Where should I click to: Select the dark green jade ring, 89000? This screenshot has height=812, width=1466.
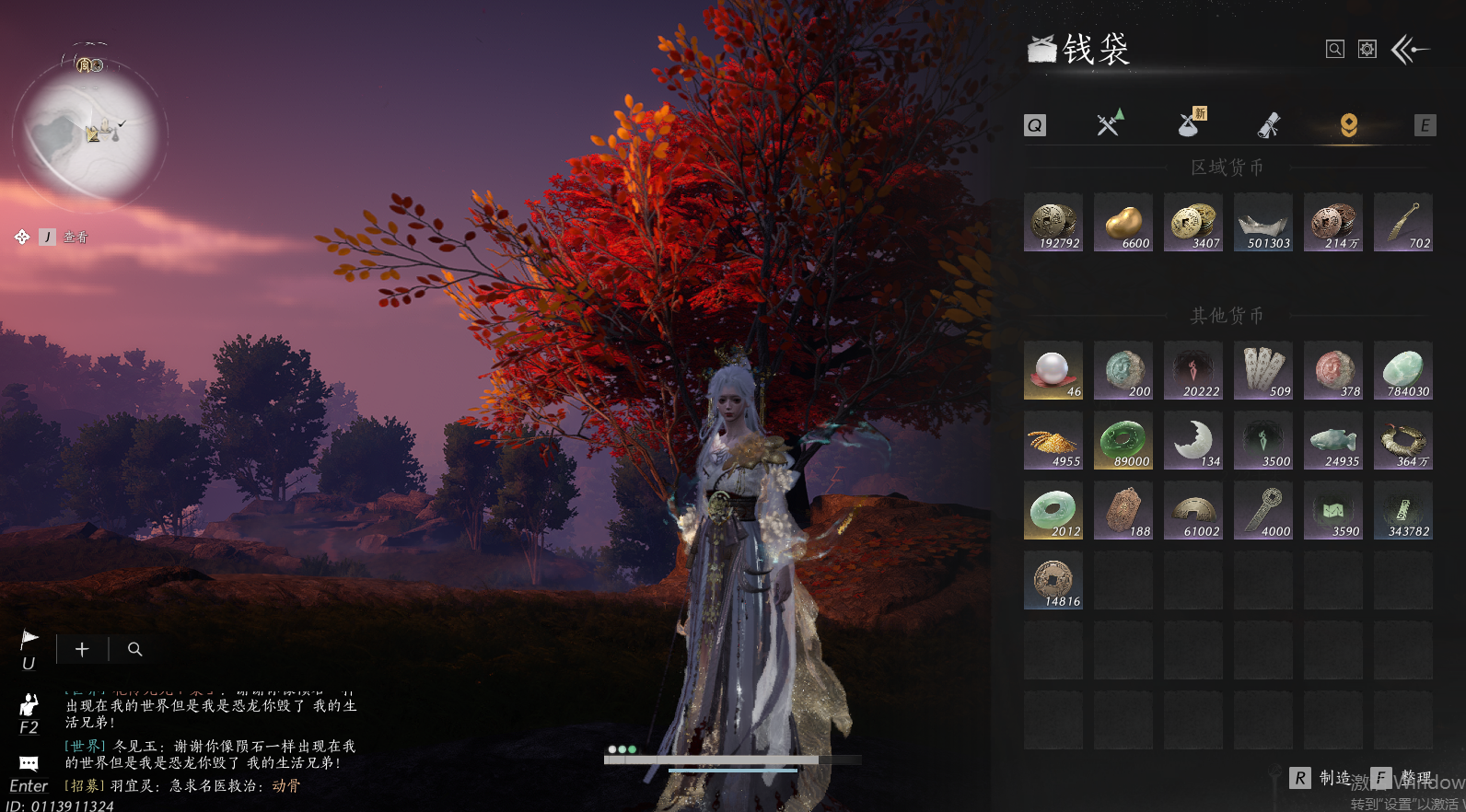1123,441
